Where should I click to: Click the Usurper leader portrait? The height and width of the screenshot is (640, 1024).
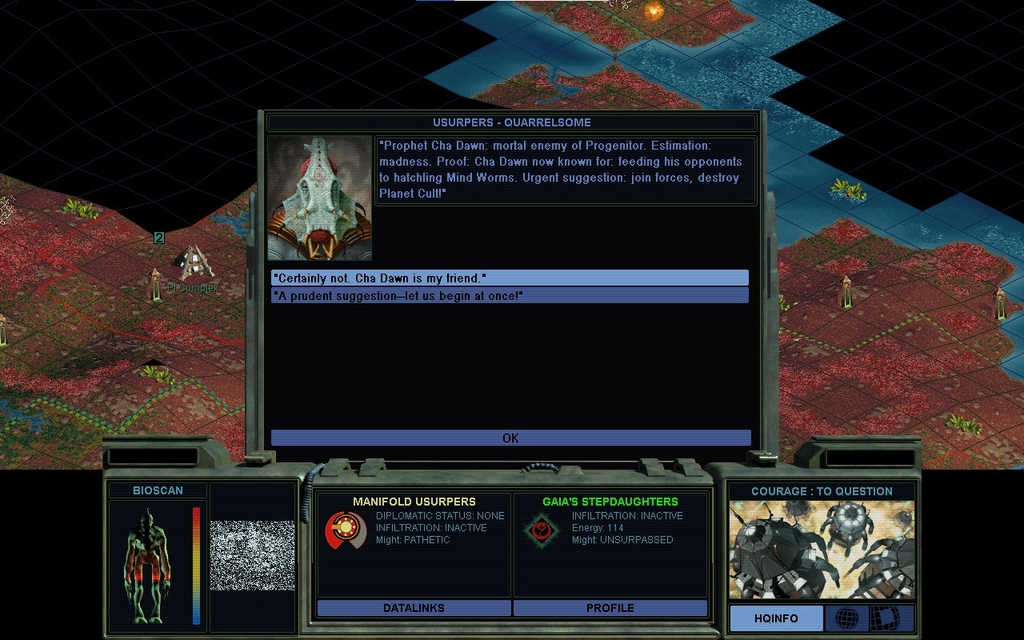coord(319,198)
